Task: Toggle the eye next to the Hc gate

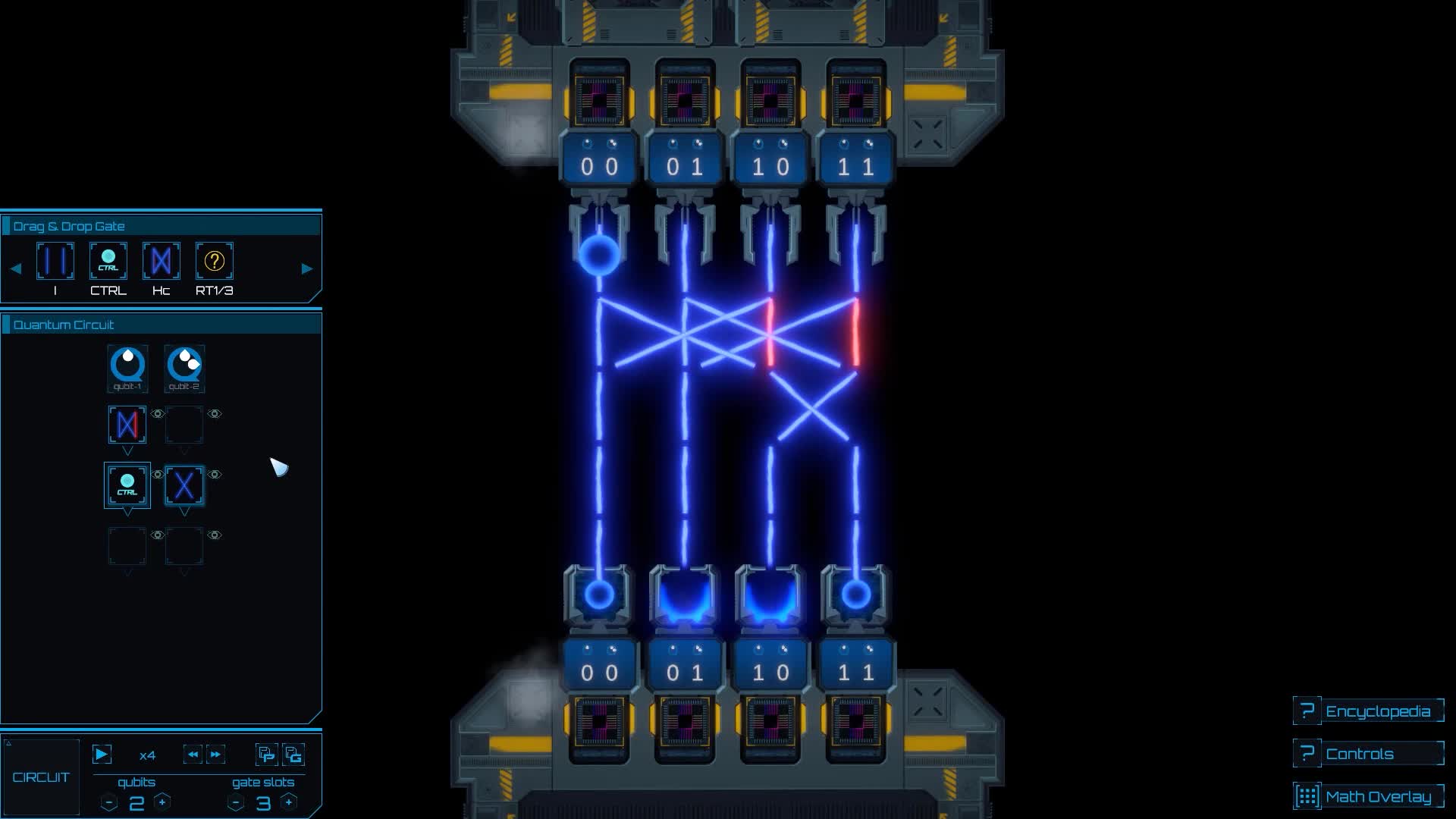Action: (157, 413)
